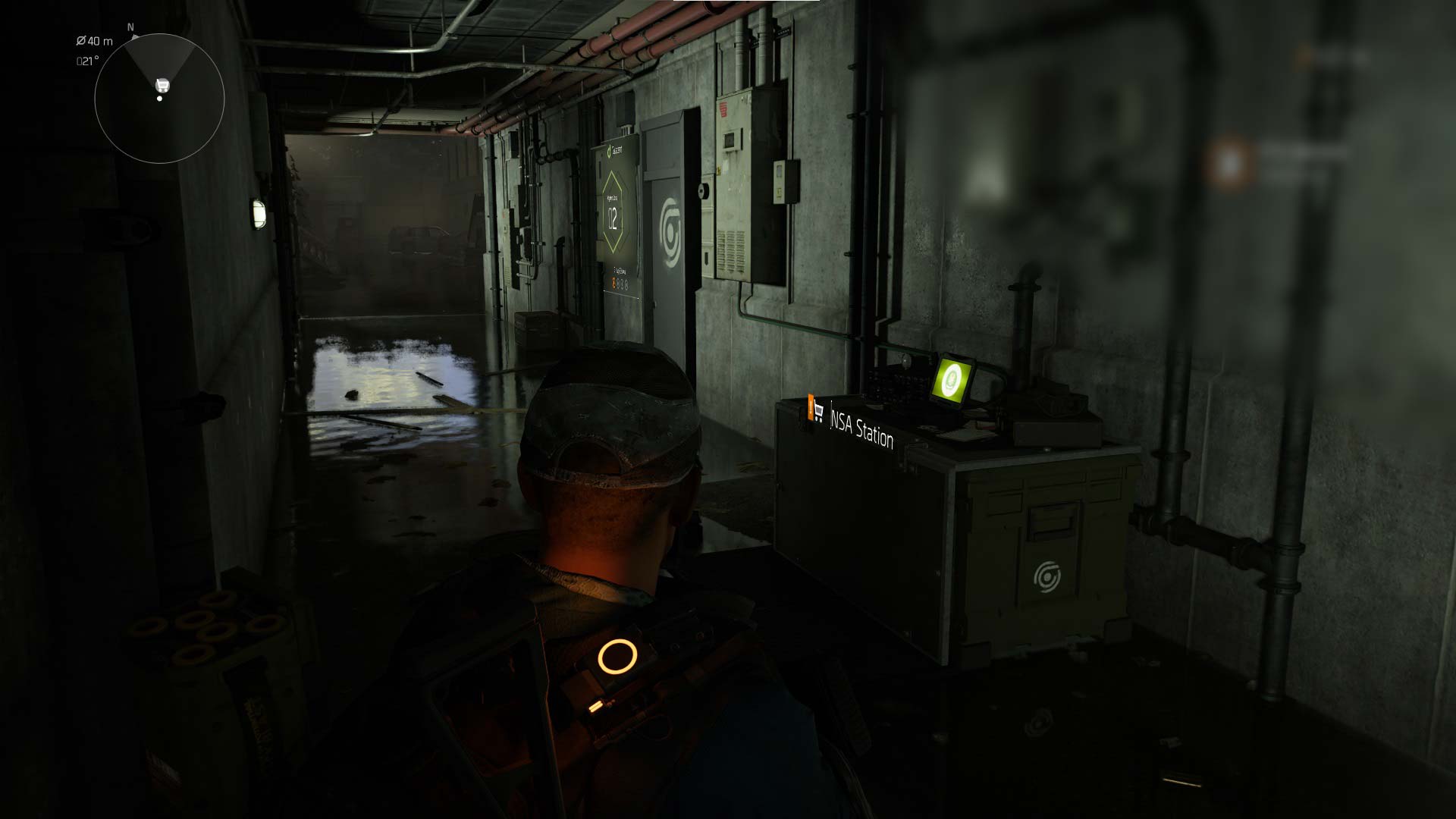Select the N compass marker above the minimap
1456x819 pixels.
pyautogui.click(x=130, y=27)
